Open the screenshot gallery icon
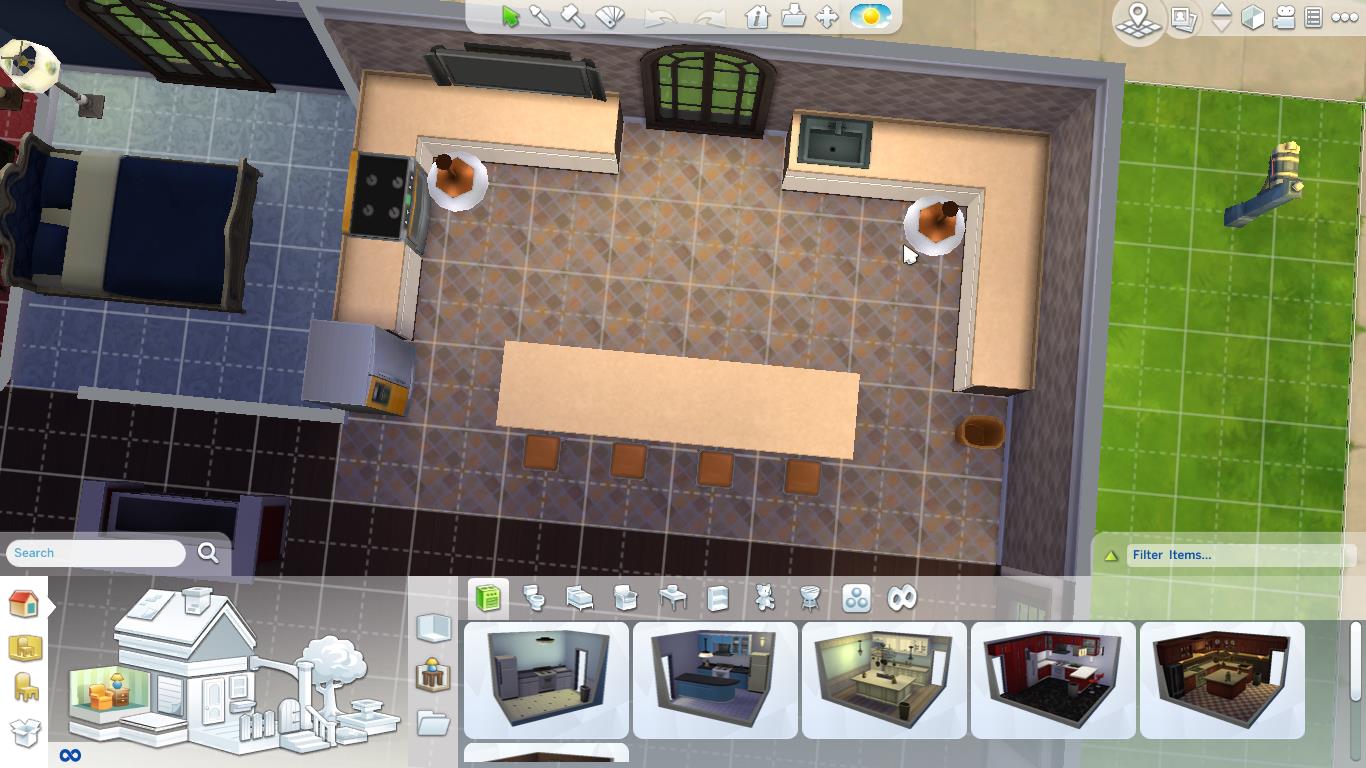1366x768 pixels. pos(1184,18)
